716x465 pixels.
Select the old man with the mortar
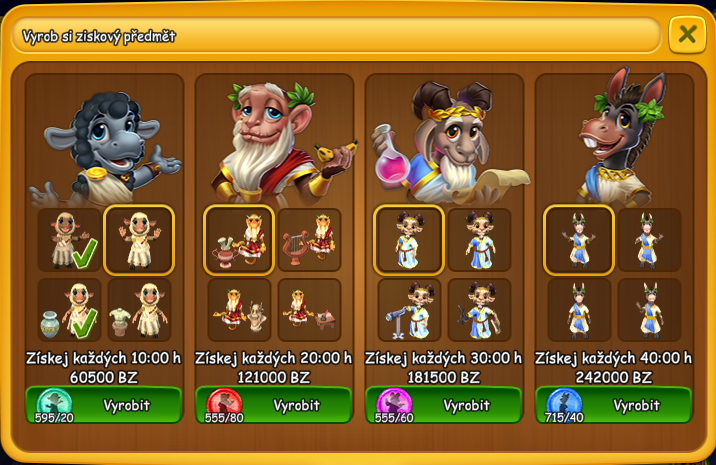239,240
